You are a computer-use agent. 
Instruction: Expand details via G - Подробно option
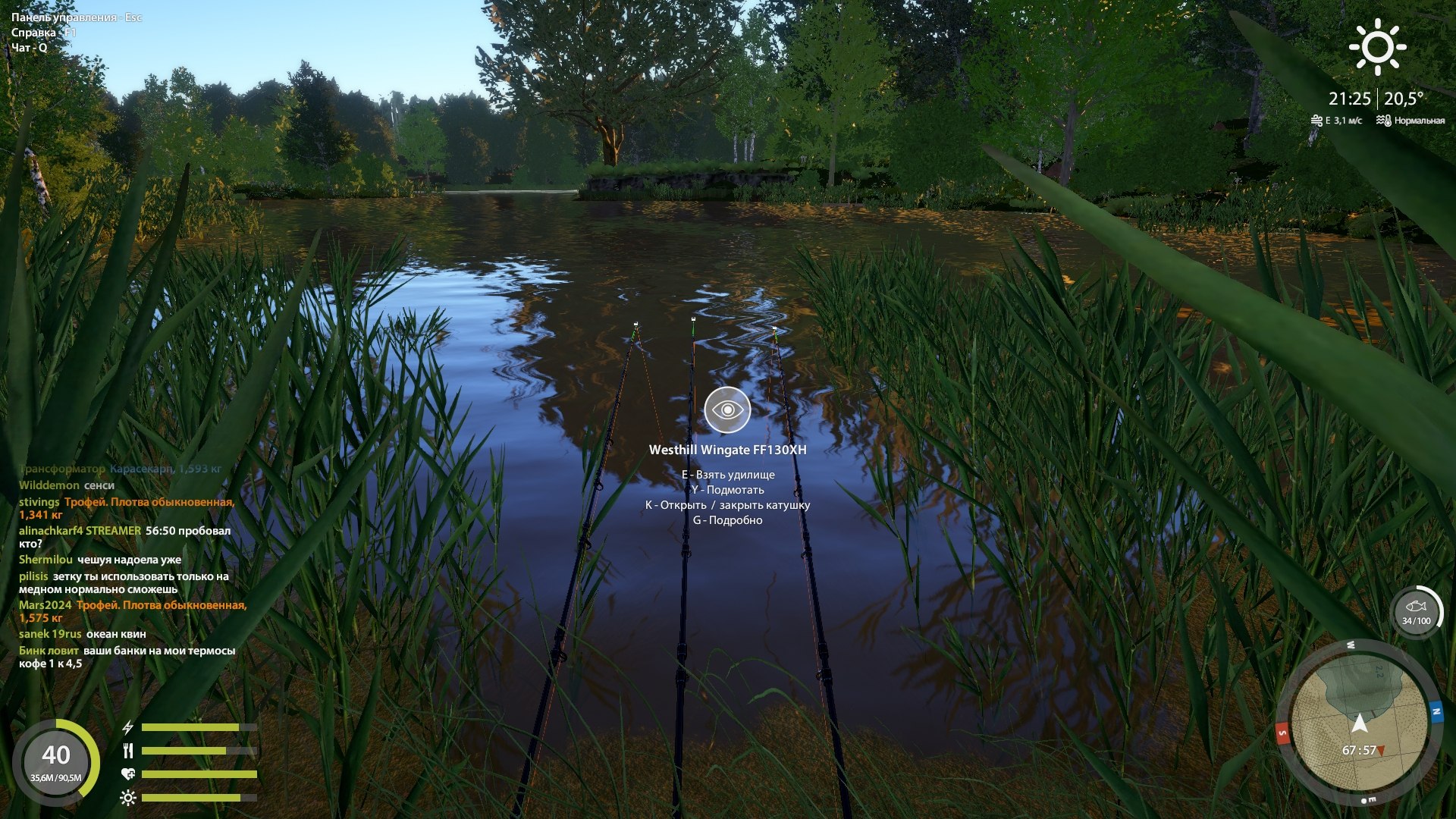pyautogui.click(x=728, y=520)
